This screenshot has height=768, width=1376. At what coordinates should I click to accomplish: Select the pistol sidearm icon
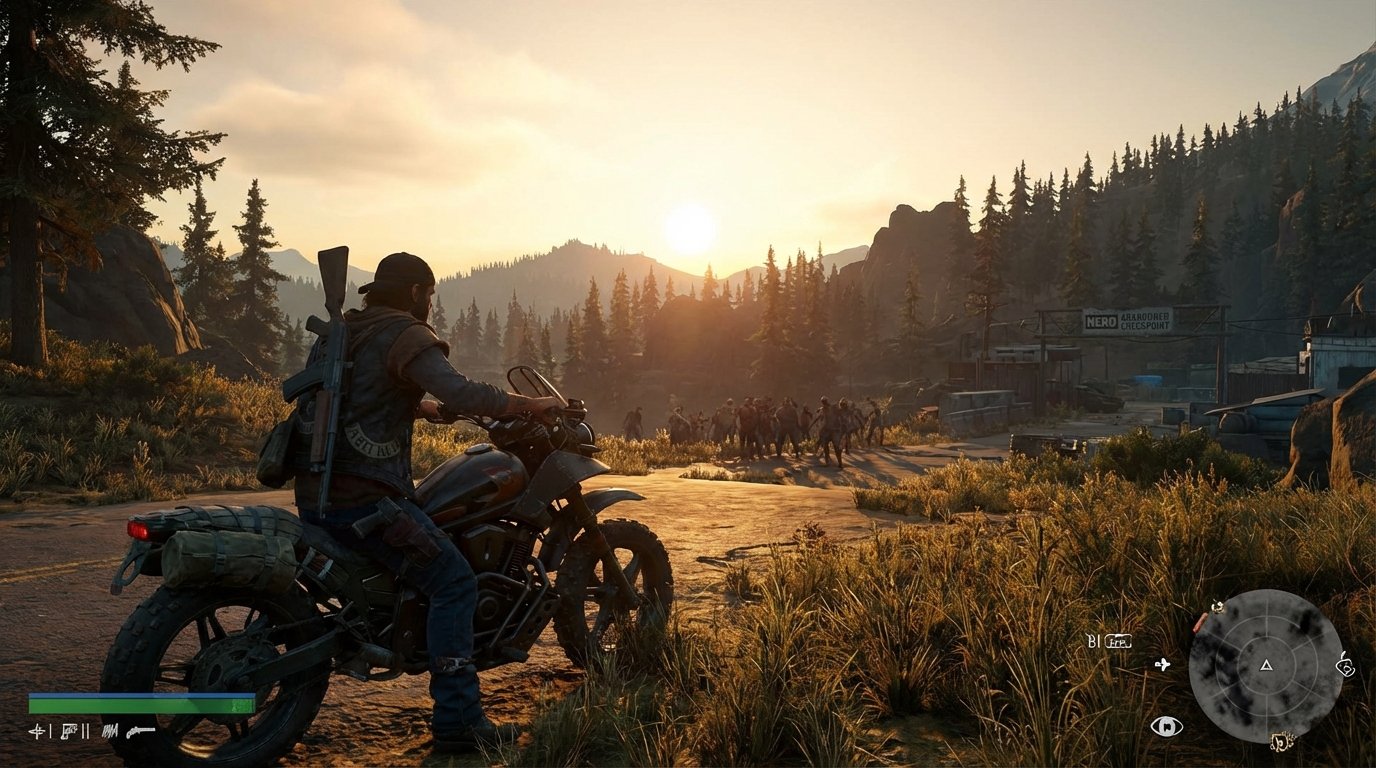68,731
